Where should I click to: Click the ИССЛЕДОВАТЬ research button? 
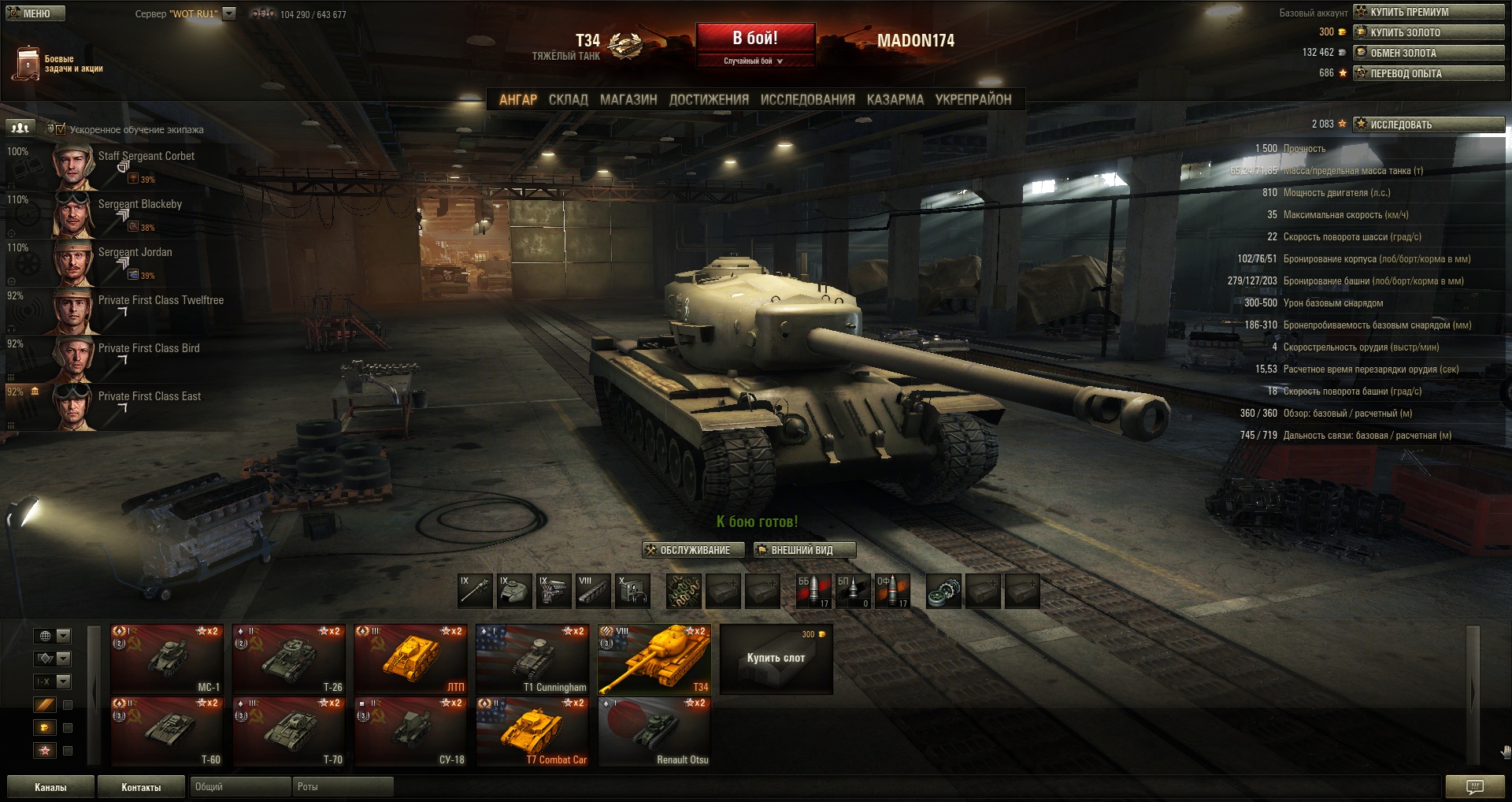1428,124
